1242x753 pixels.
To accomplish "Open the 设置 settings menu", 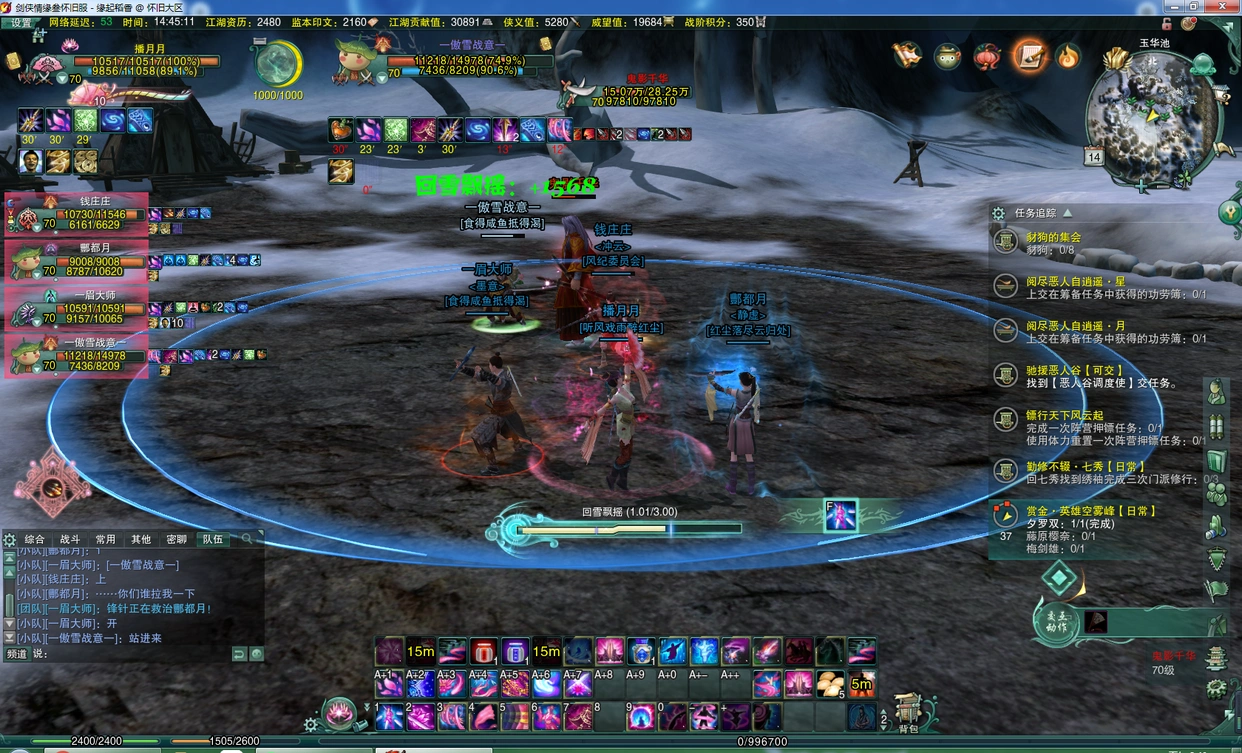I will tap(20, 22).
